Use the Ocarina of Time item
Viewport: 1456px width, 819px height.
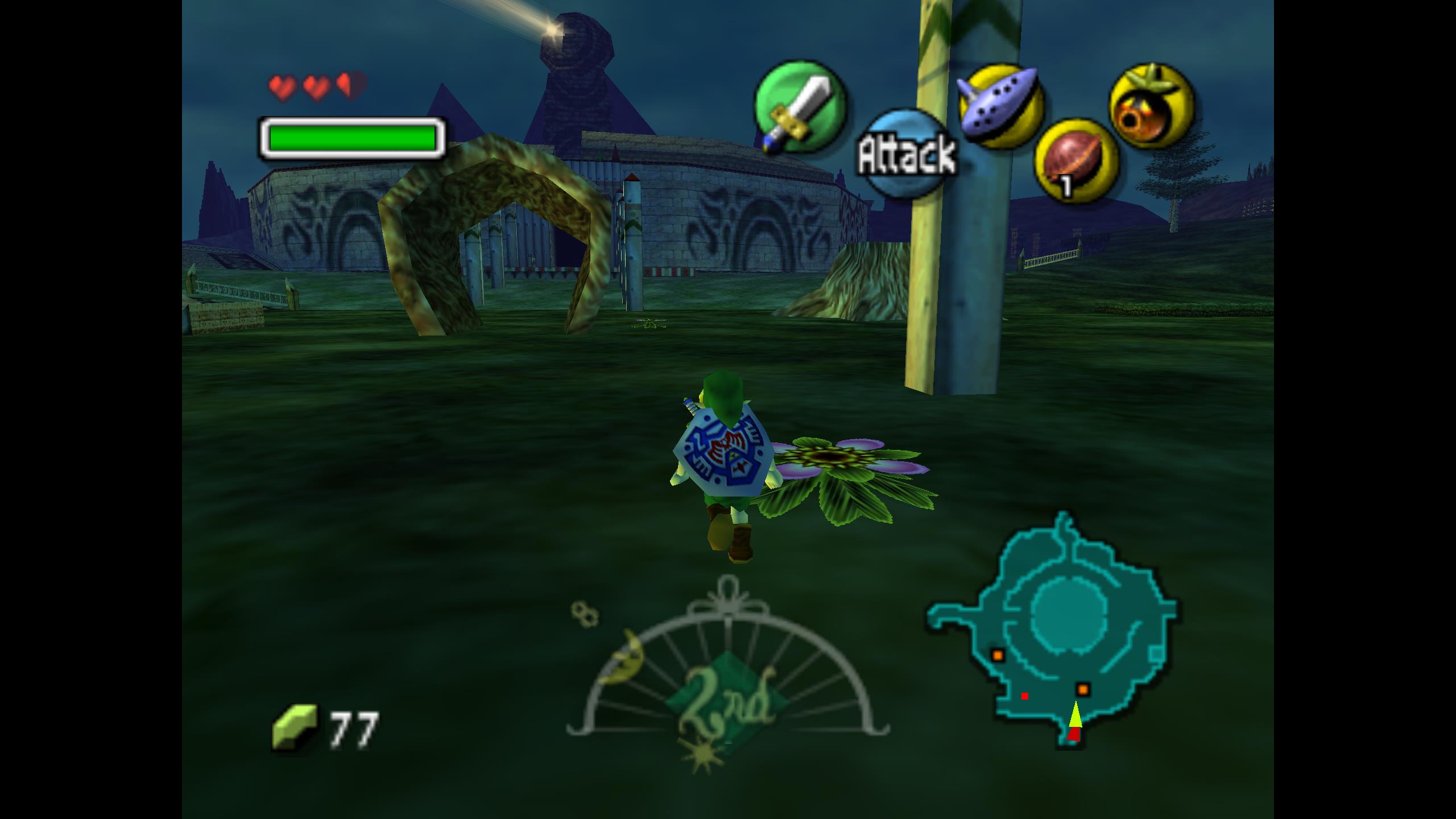pos(1001,106)
